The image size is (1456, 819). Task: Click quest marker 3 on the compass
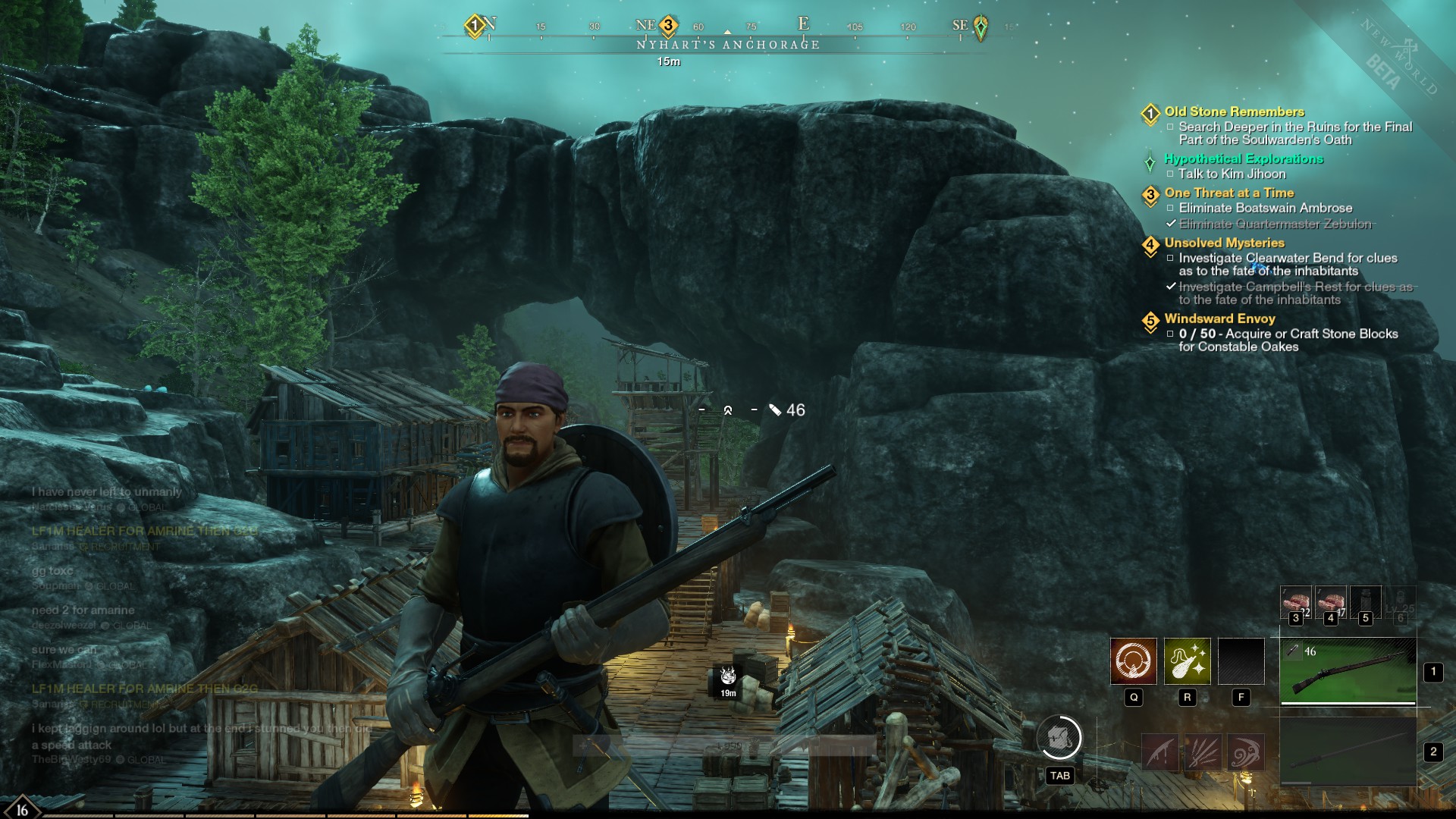[668, 26]
